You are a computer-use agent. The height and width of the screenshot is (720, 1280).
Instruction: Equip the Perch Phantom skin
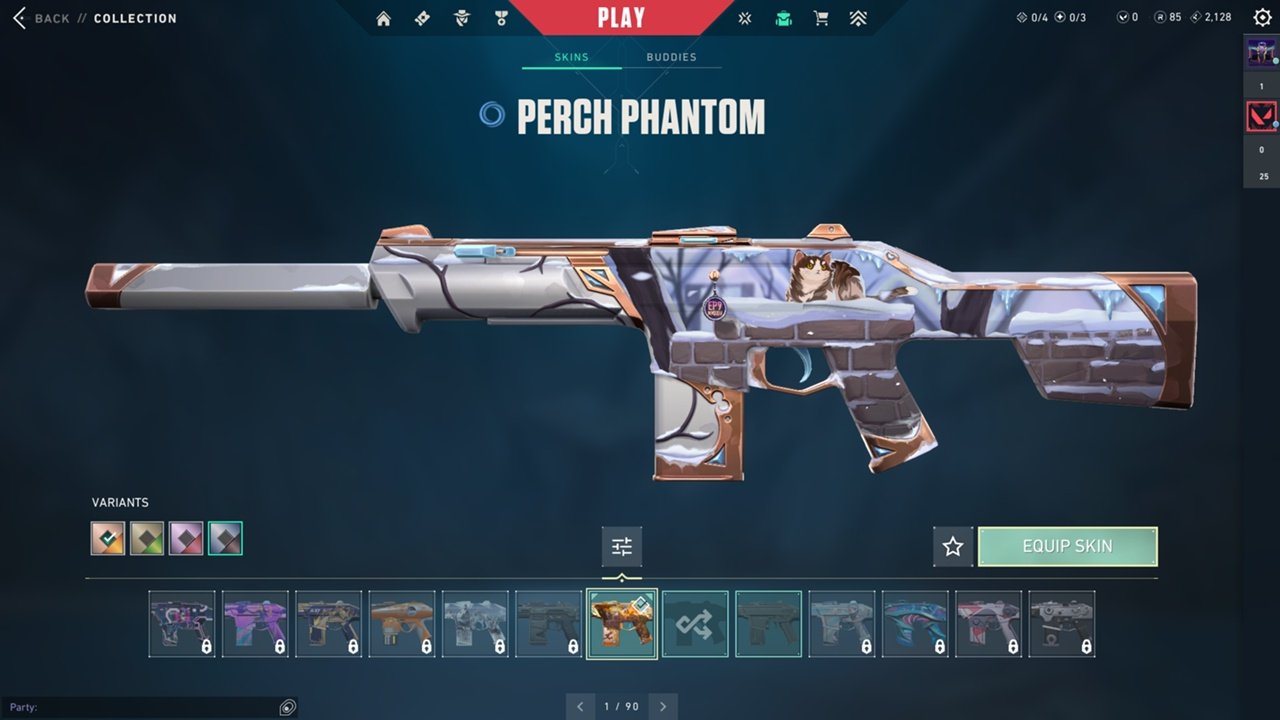(1067, 546)
